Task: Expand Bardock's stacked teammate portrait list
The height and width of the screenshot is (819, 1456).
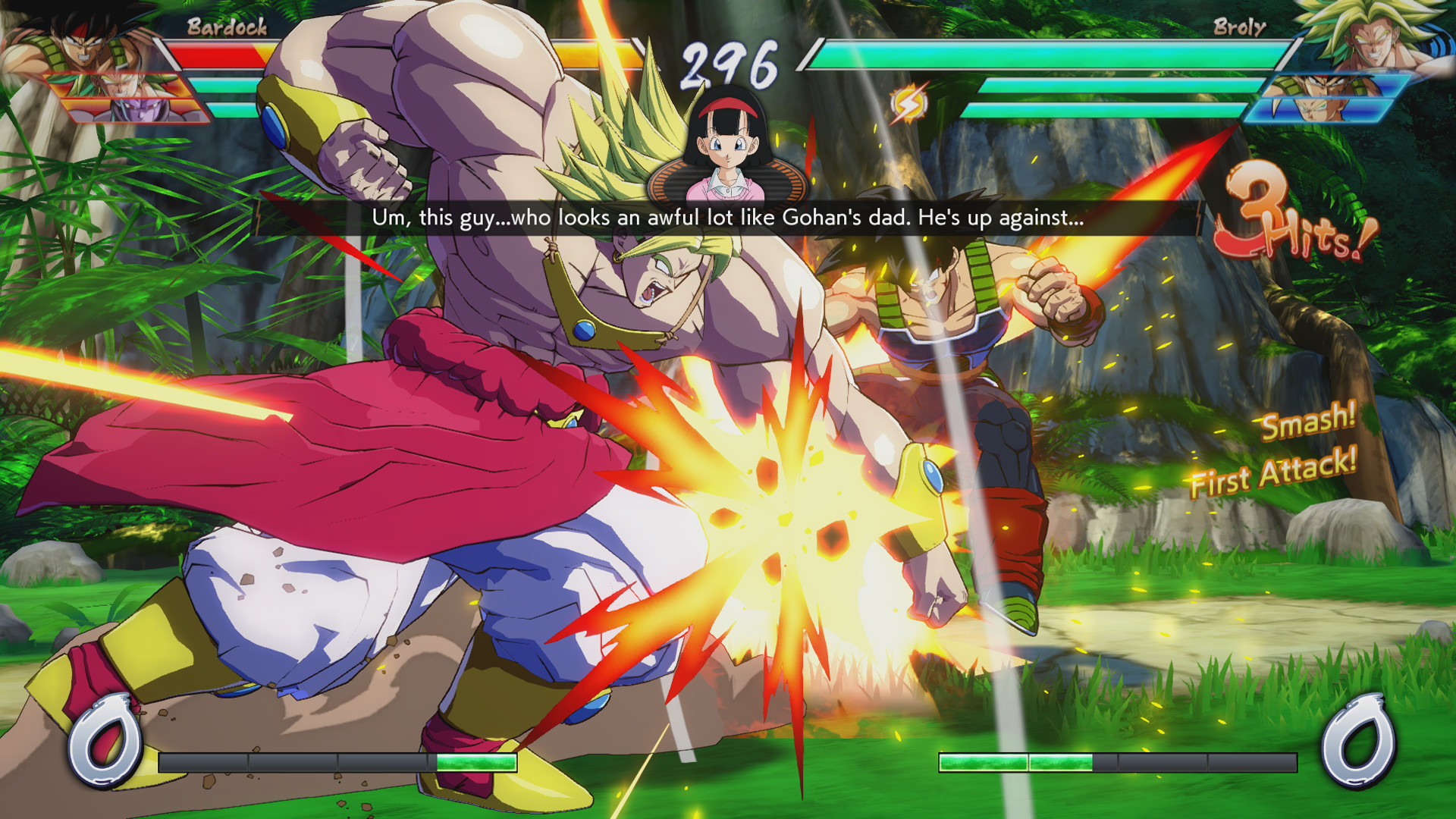Action: pos(127,99)
